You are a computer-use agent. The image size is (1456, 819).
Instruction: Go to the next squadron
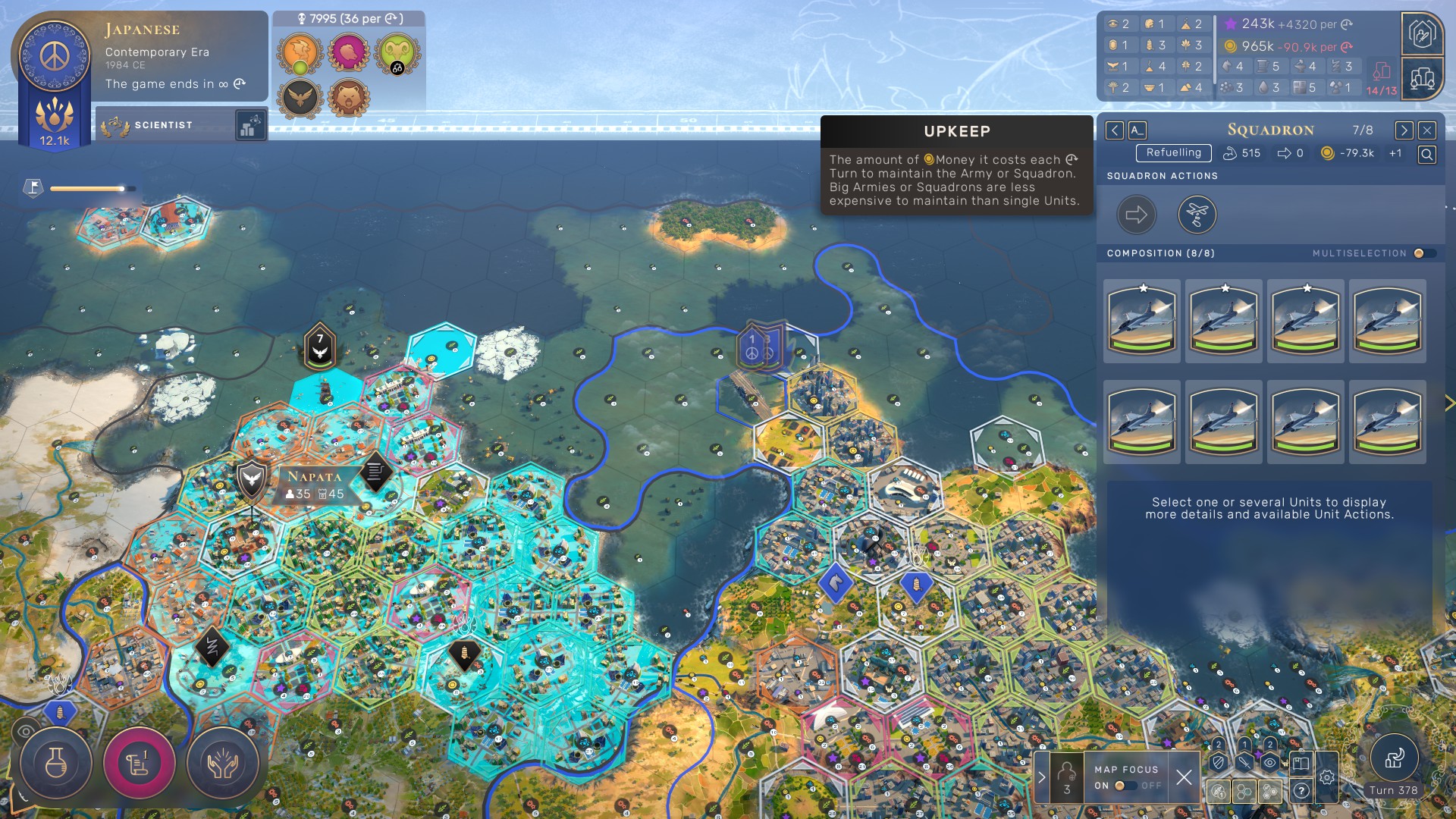1404,130
